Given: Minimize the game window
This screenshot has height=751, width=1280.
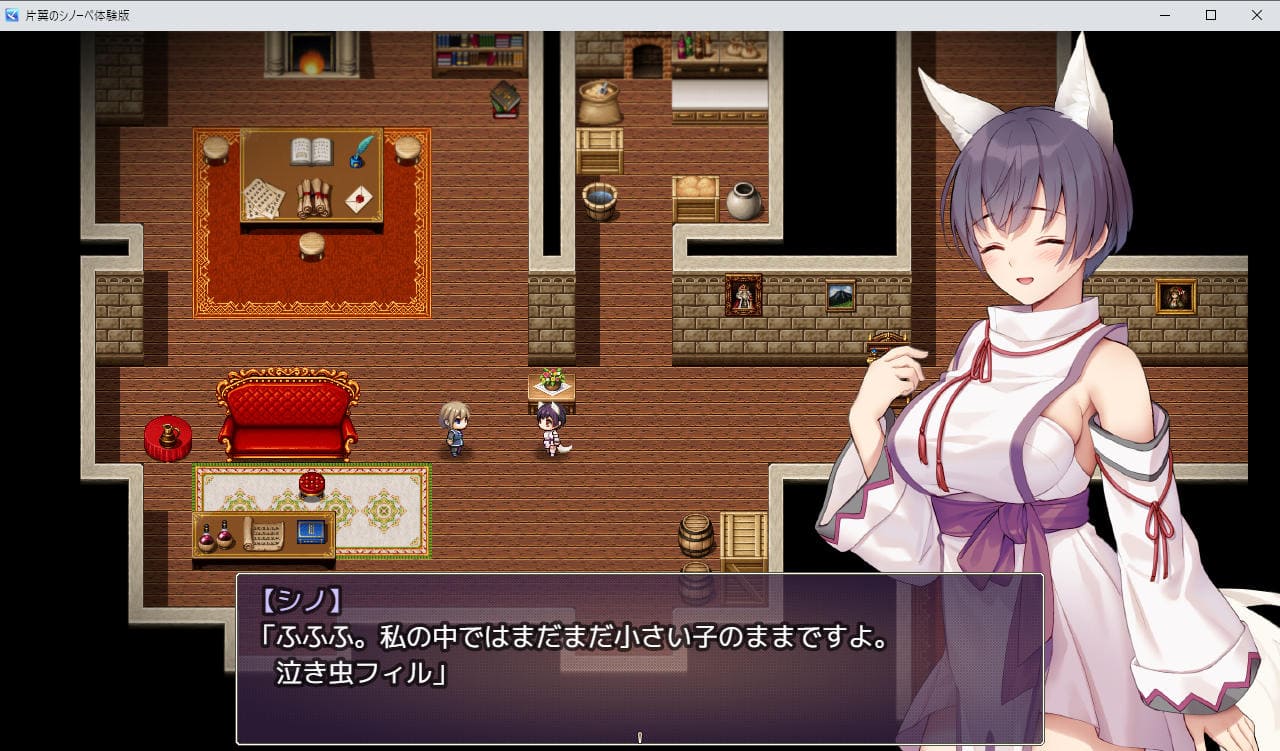Looking at the screenshot, I should 1165,15.
